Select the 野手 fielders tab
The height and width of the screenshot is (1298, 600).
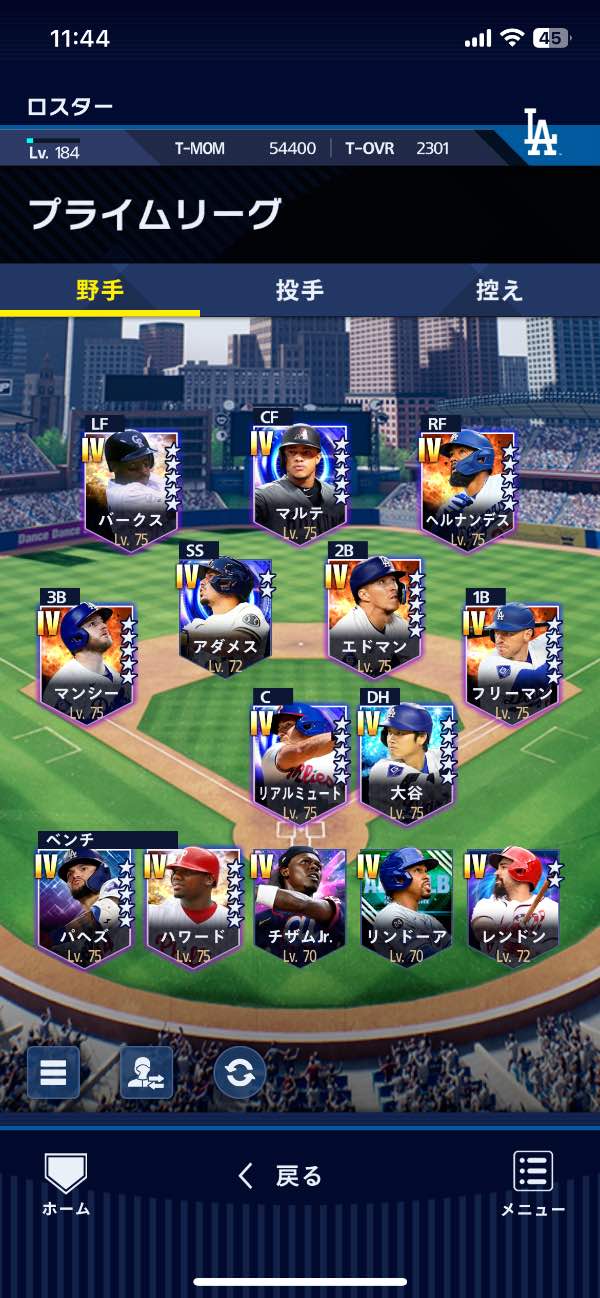[100, 290]
